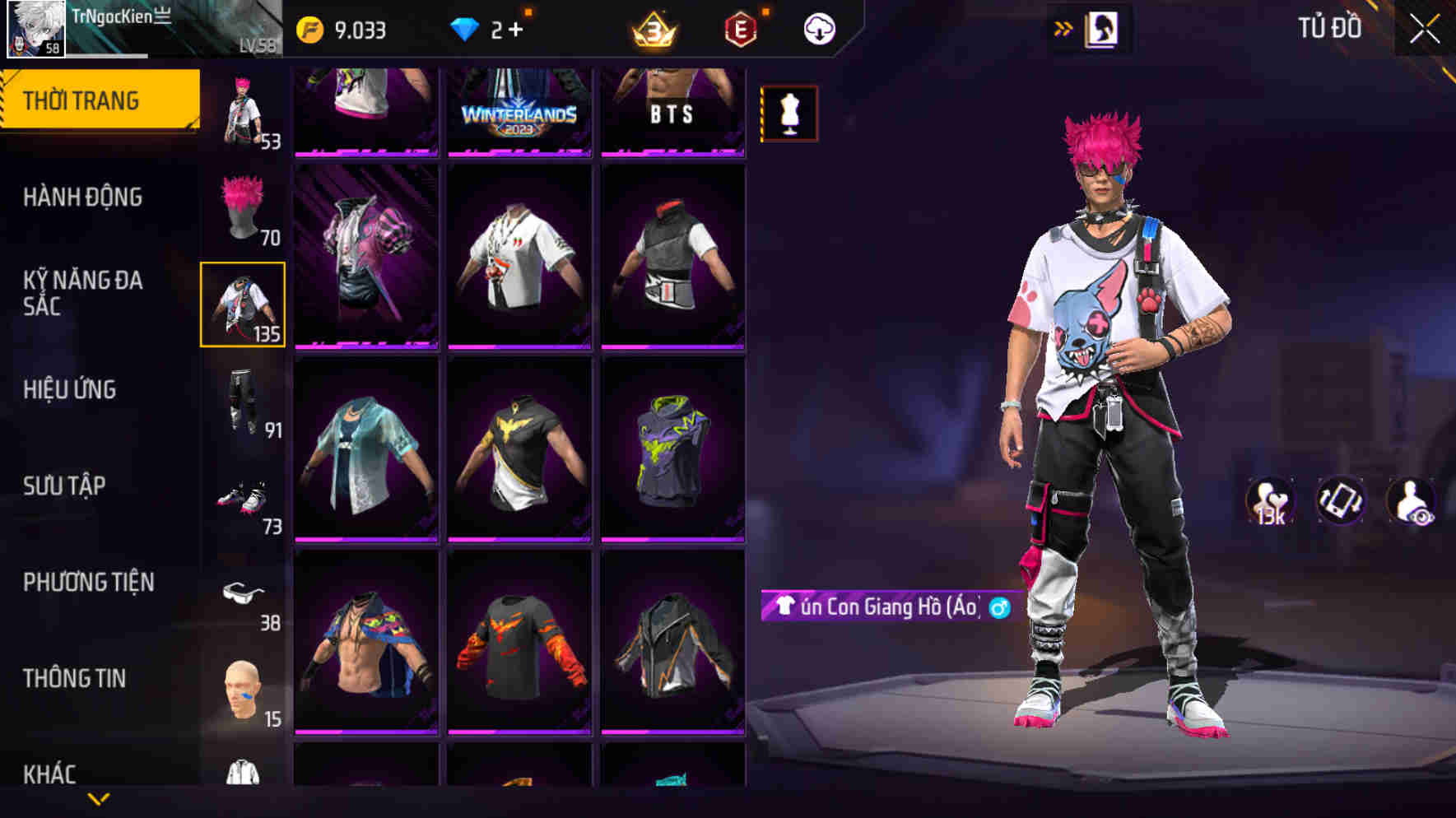Click the equipped item label ún Con Giang Hồ

883,609
